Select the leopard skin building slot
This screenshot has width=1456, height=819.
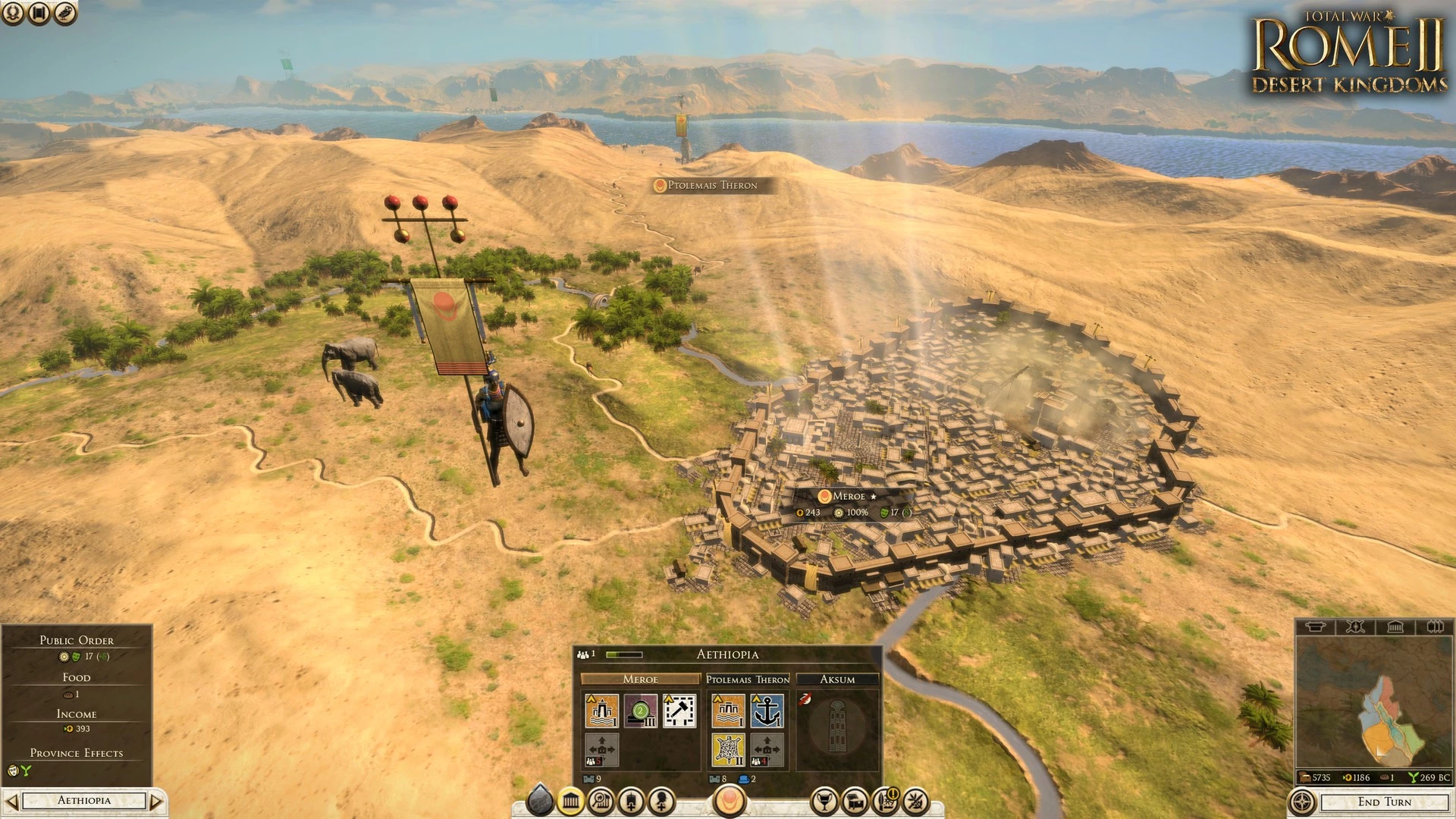point(728,749)
